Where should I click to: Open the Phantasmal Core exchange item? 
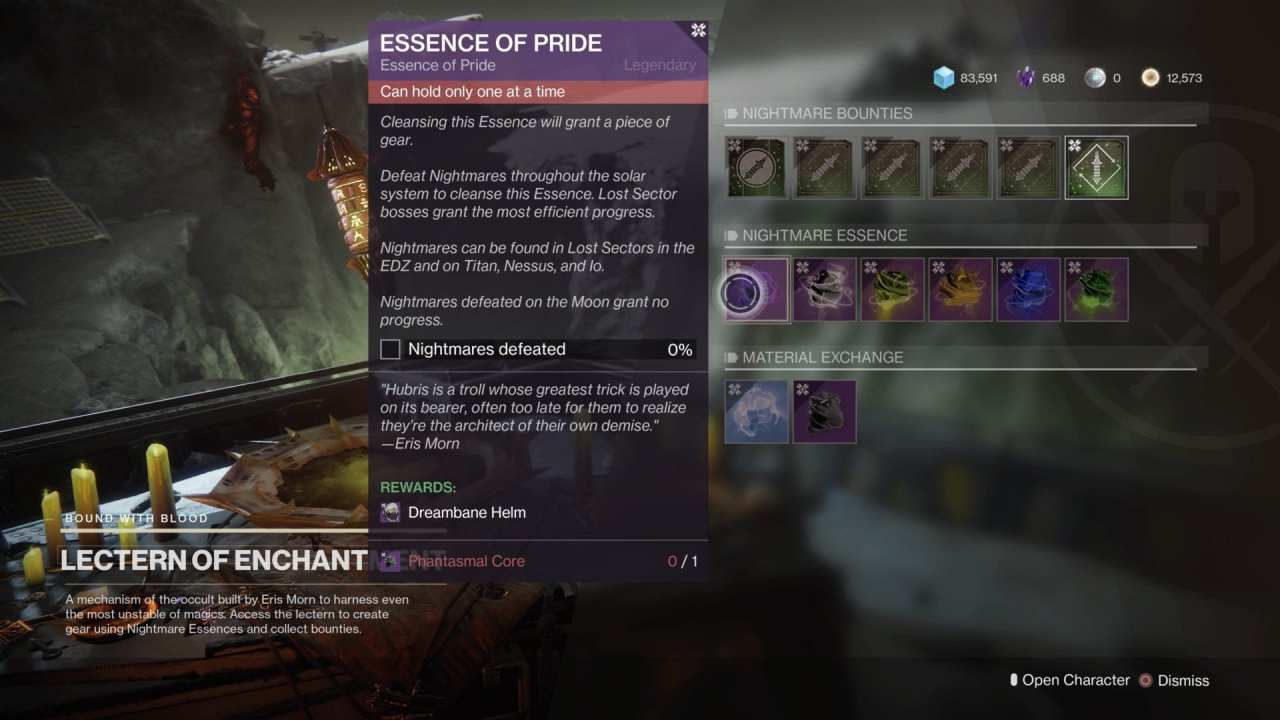pyautogui.click(x=824, y=411)
